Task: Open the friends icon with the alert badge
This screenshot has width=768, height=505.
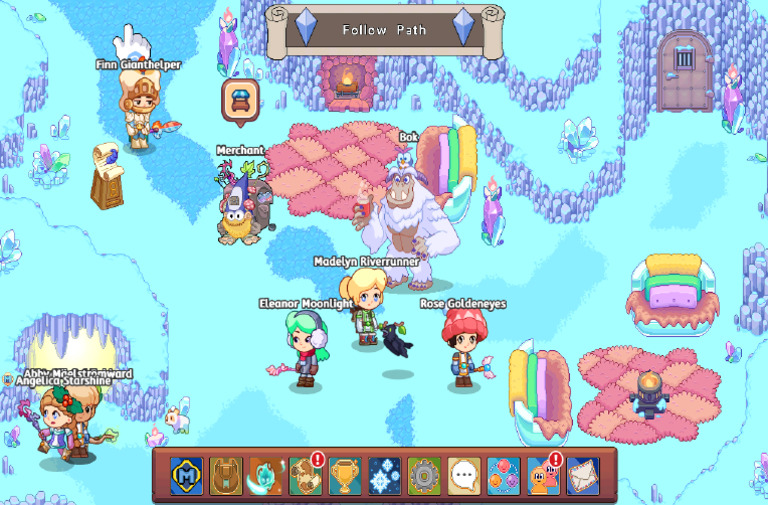Action: click(x=543, y=476)
